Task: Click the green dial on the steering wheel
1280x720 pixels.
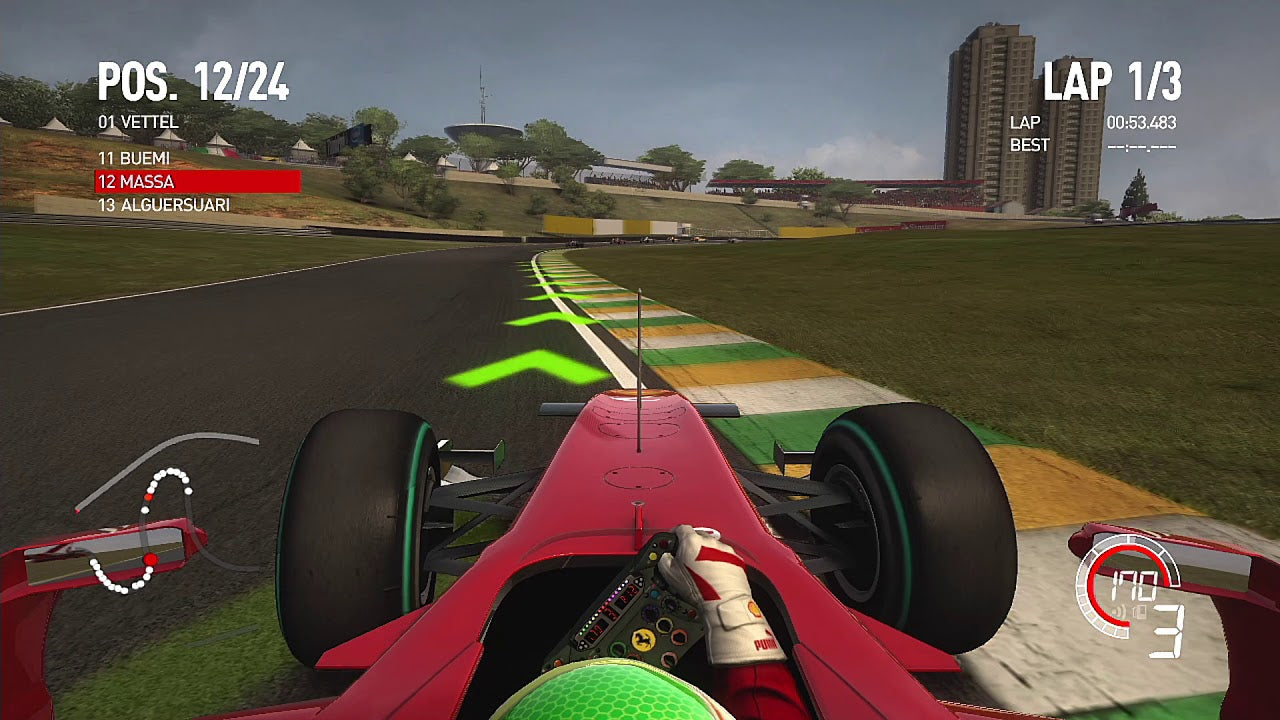Action: 619,648
